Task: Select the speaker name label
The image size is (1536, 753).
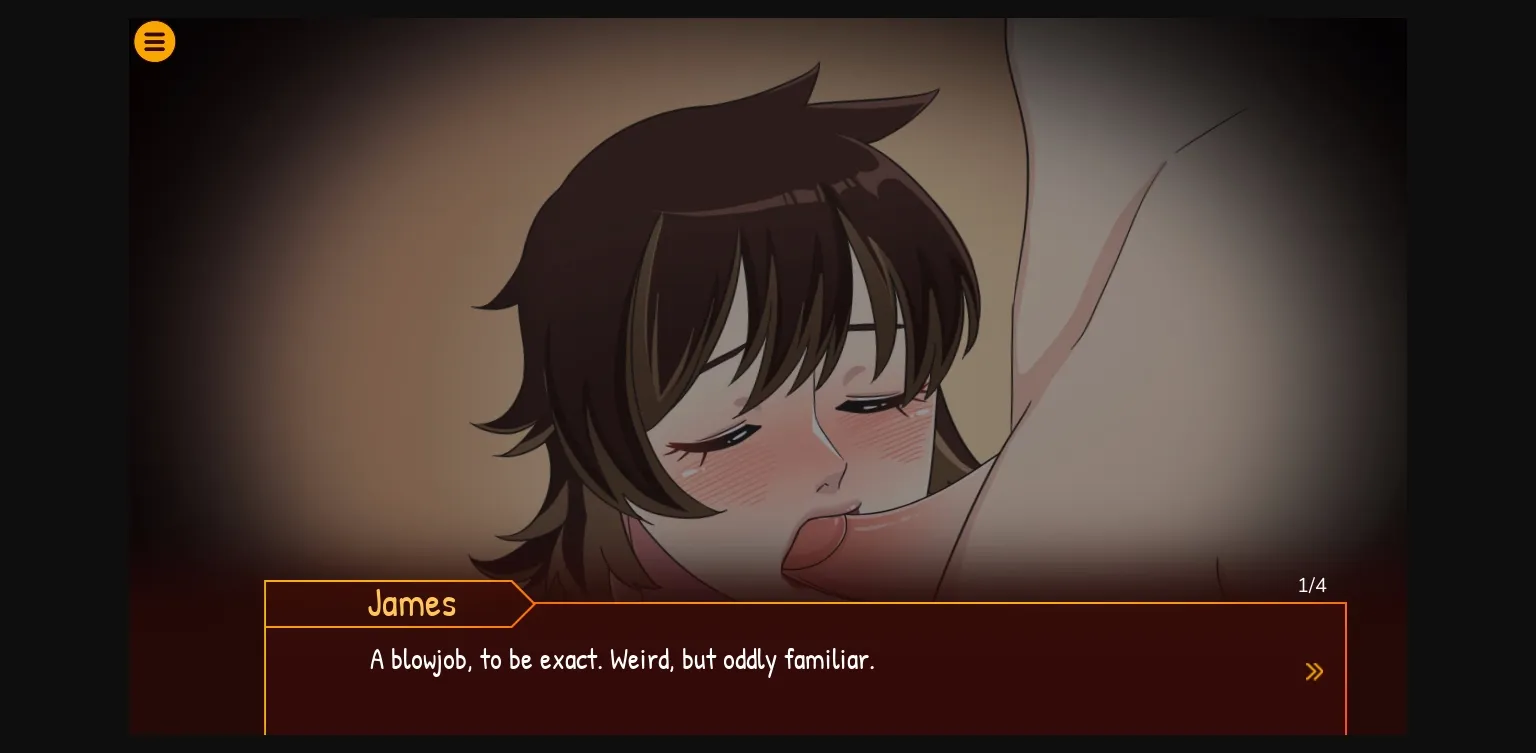Action: (x=412, y=604)
